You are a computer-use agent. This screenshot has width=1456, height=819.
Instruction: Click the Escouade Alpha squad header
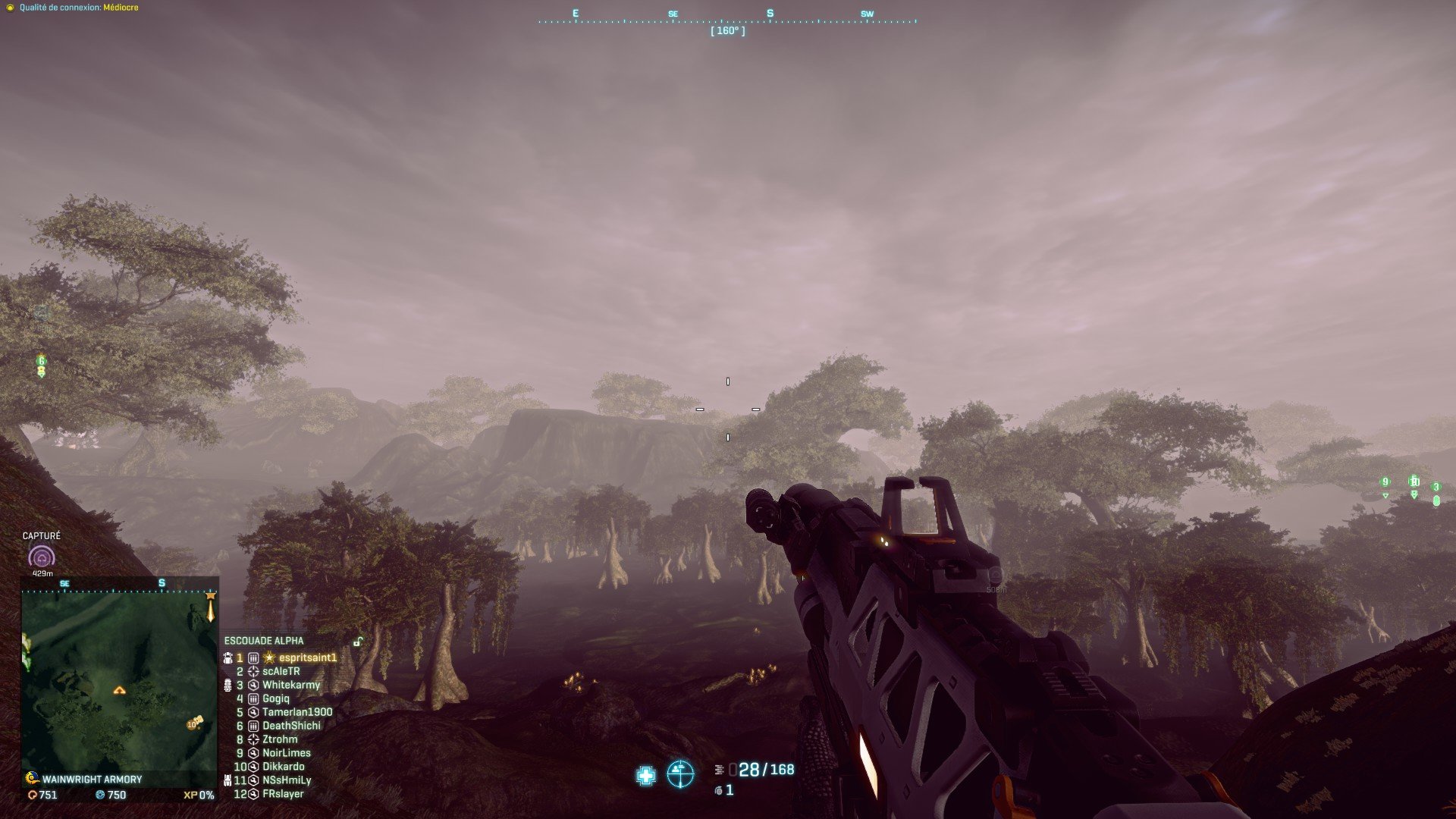pyautogui.click(x=263, y=641)
